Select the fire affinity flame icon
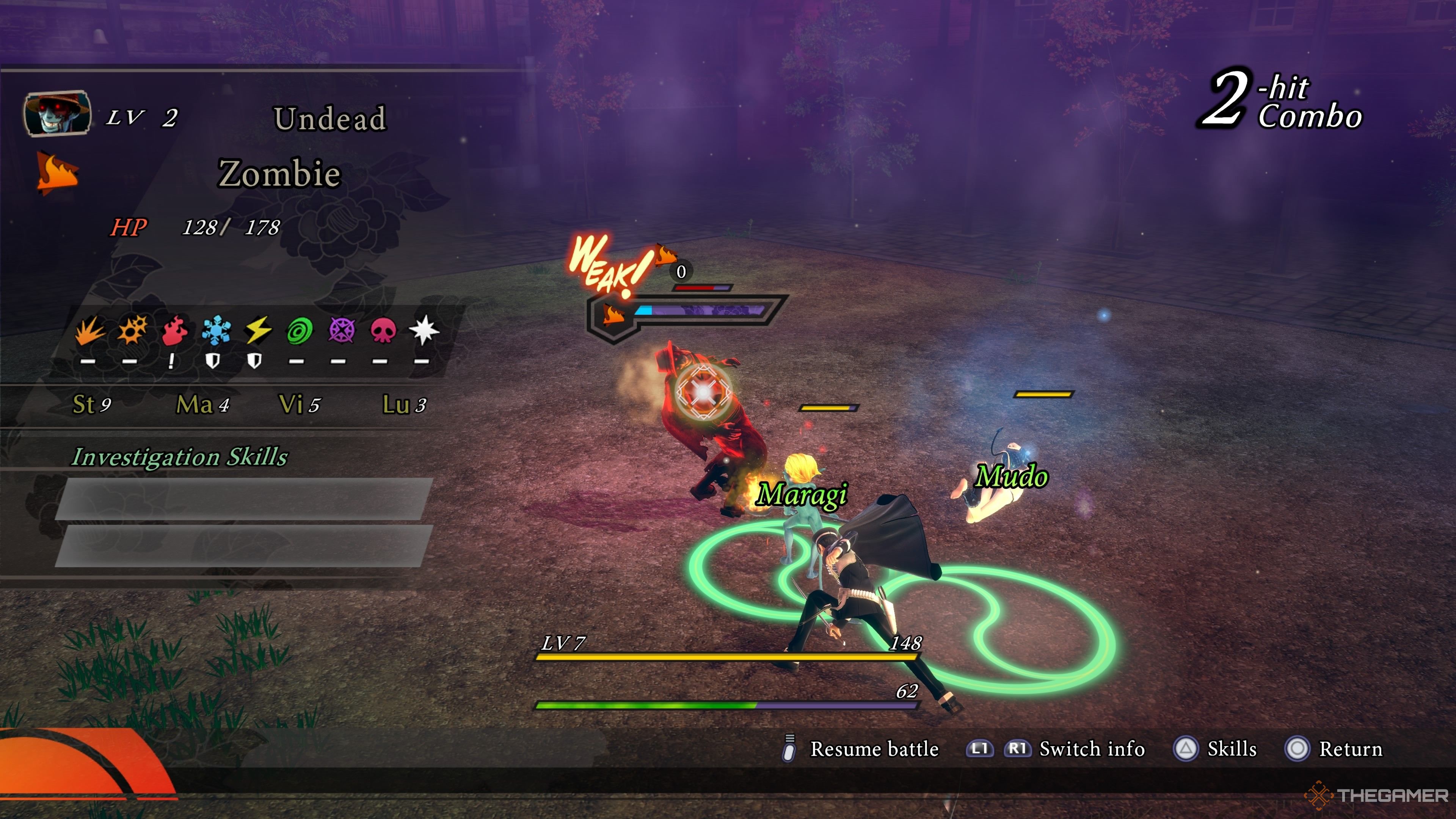This screenshot has width=1456, height=819. click(x=174, y=330)
